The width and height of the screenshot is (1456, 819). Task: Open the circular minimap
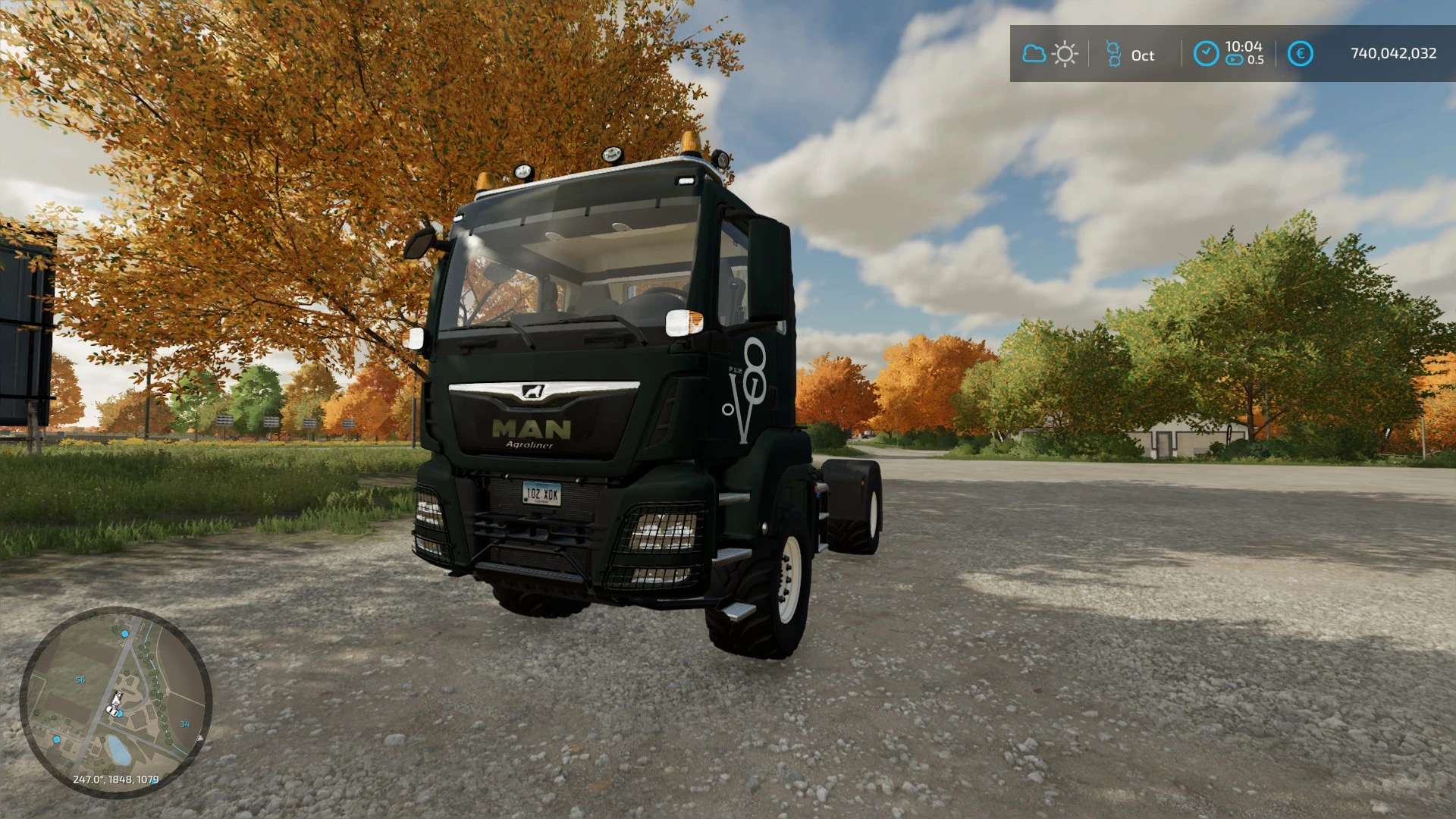pos(115,702)
